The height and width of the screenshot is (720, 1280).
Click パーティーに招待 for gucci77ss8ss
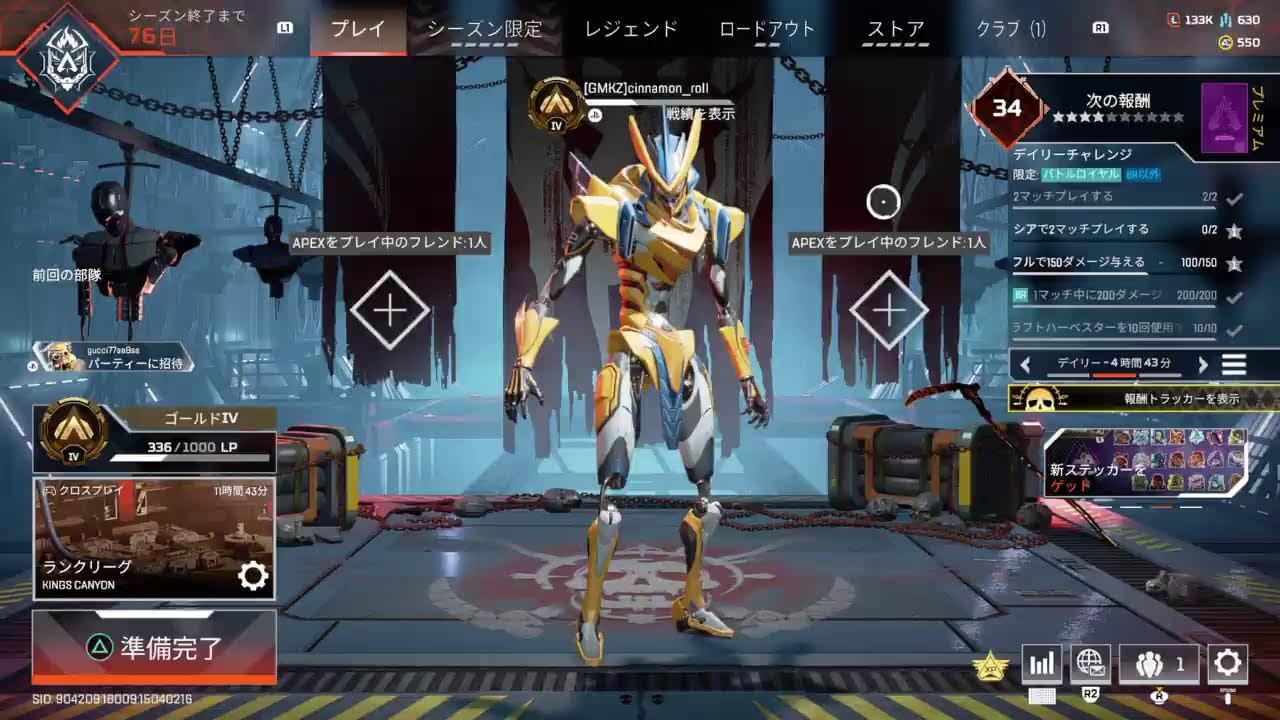(x=133, y=364)
